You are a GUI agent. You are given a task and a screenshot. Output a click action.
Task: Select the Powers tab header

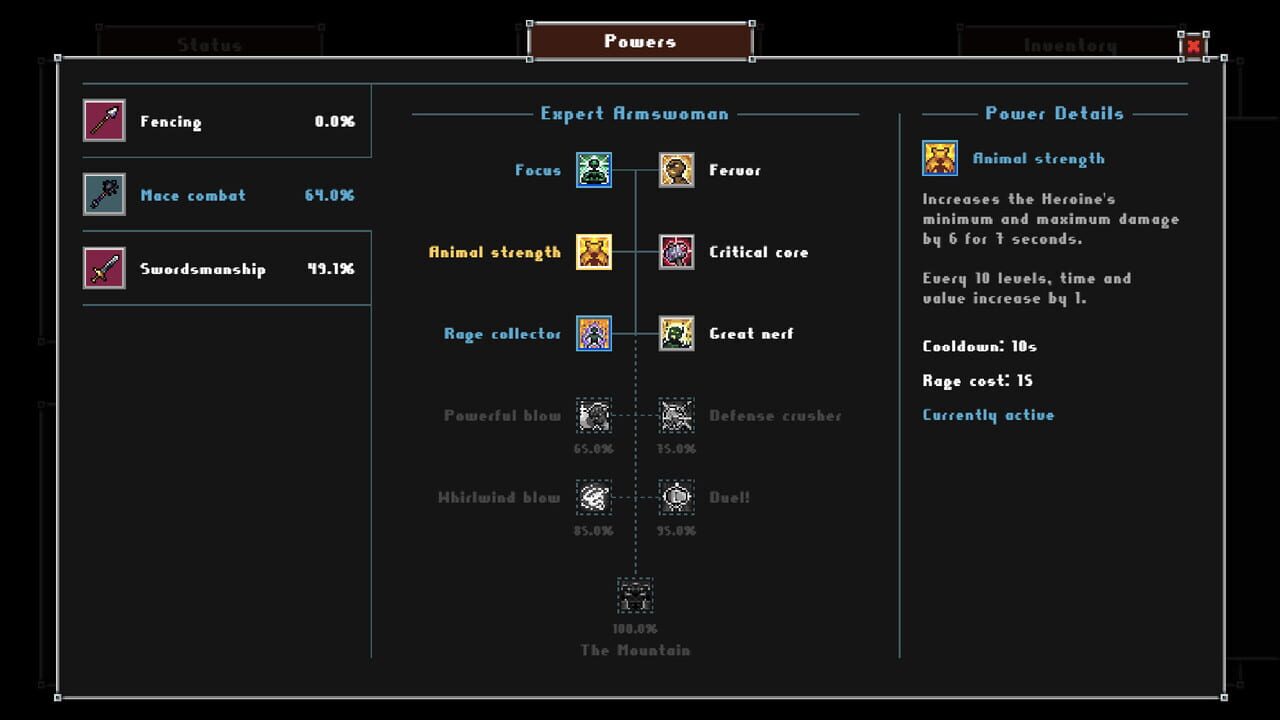638,40
